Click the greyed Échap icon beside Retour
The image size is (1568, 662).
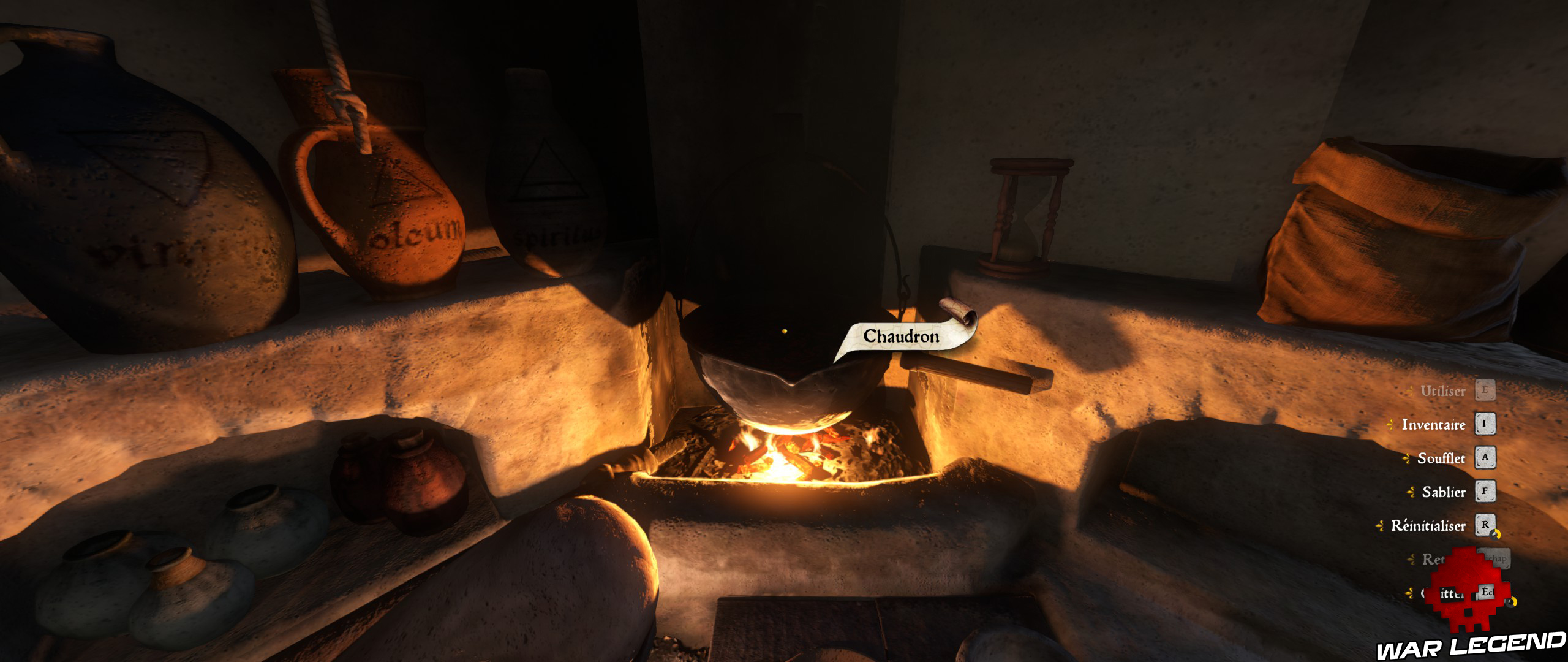[1493, 558]
